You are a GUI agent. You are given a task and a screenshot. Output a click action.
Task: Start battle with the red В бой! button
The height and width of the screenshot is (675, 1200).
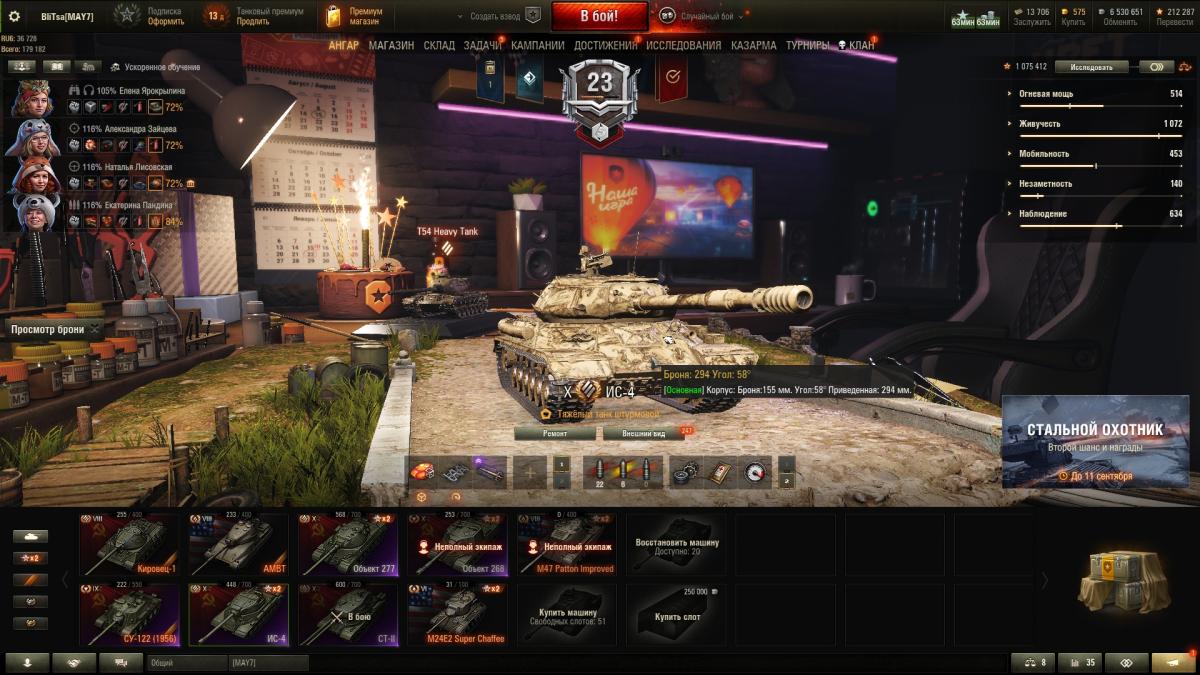599,15
